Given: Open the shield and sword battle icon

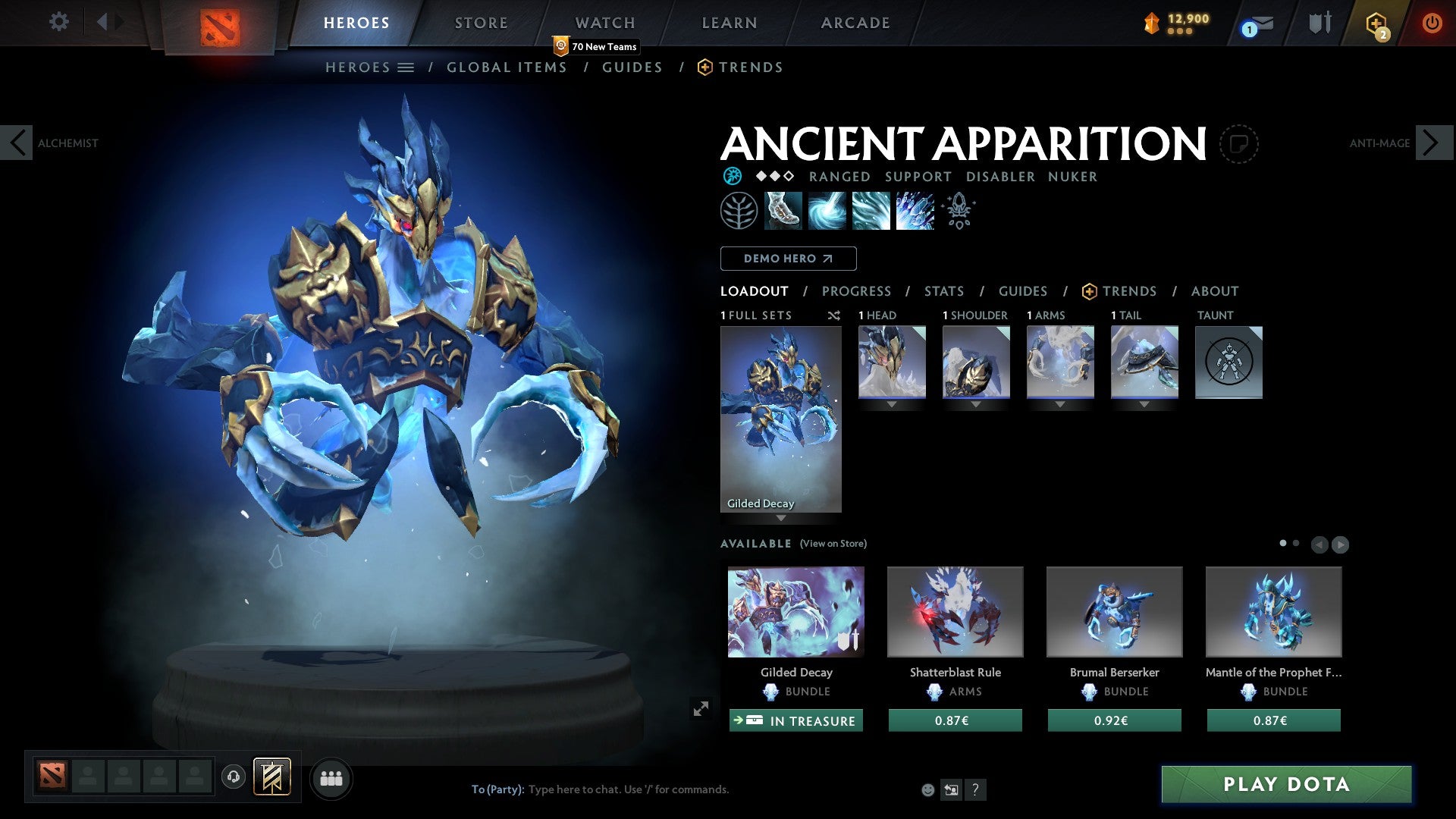Looking at the screenshot, I should coord(1319,21).
